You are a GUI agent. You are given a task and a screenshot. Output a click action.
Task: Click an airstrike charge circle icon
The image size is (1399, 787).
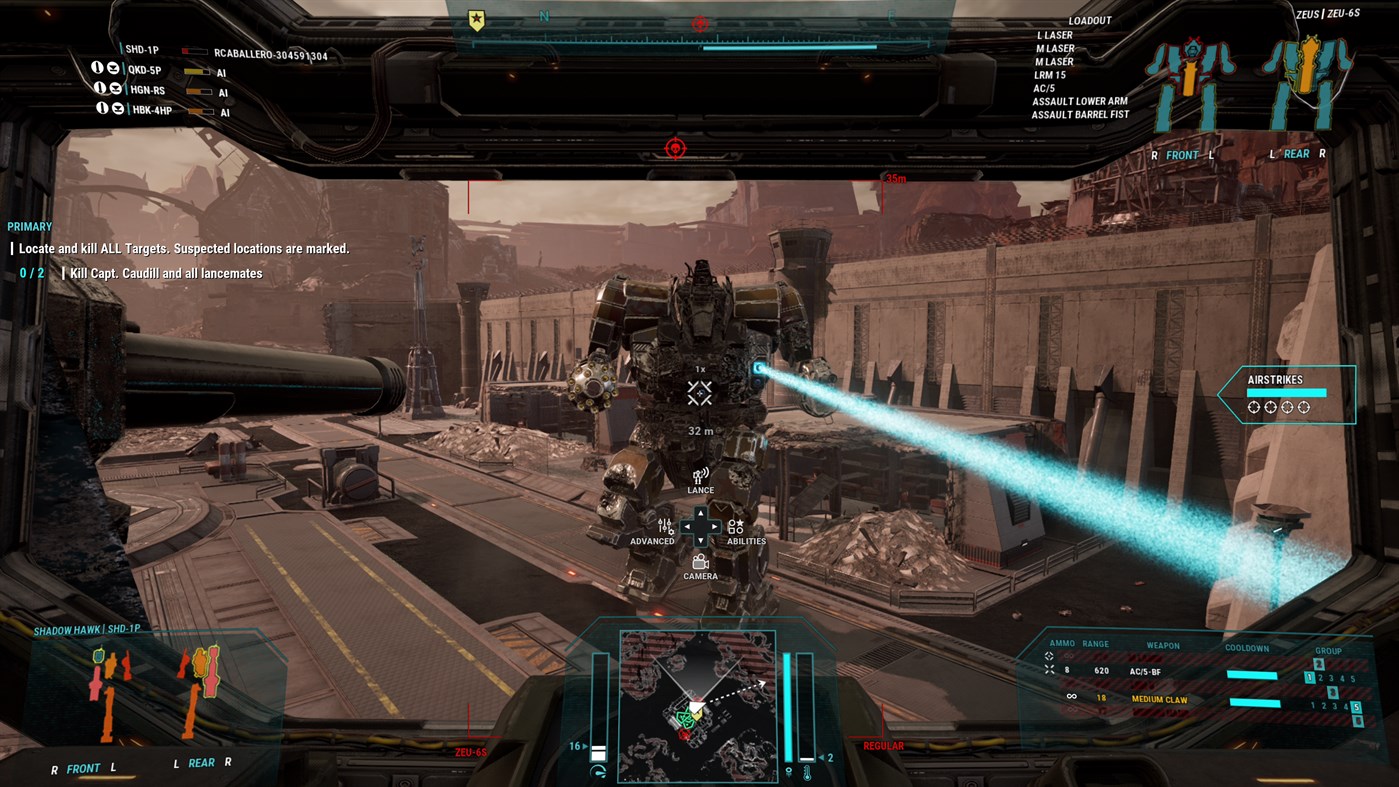click(x=1253, y=407)
